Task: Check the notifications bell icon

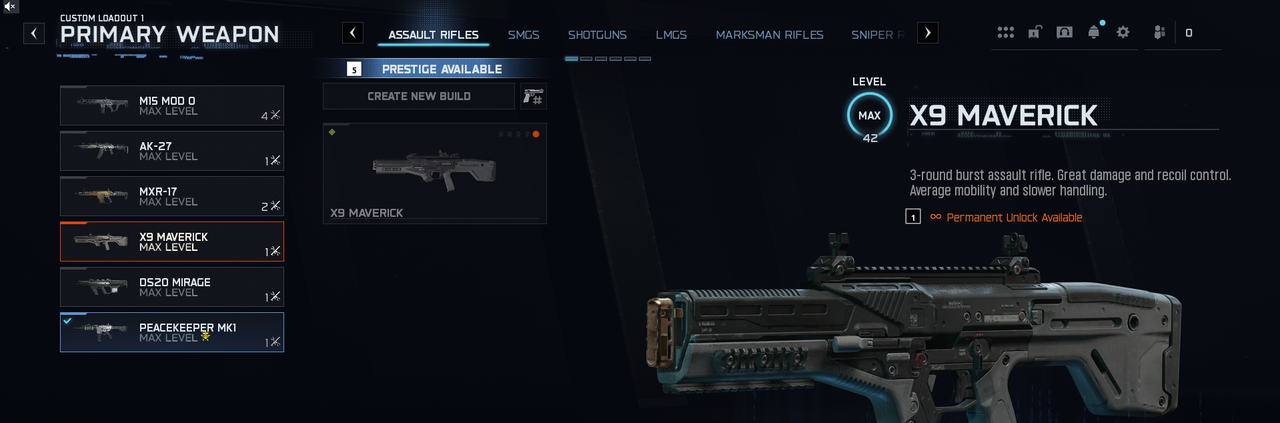Action: click(x=1093, y=32)
